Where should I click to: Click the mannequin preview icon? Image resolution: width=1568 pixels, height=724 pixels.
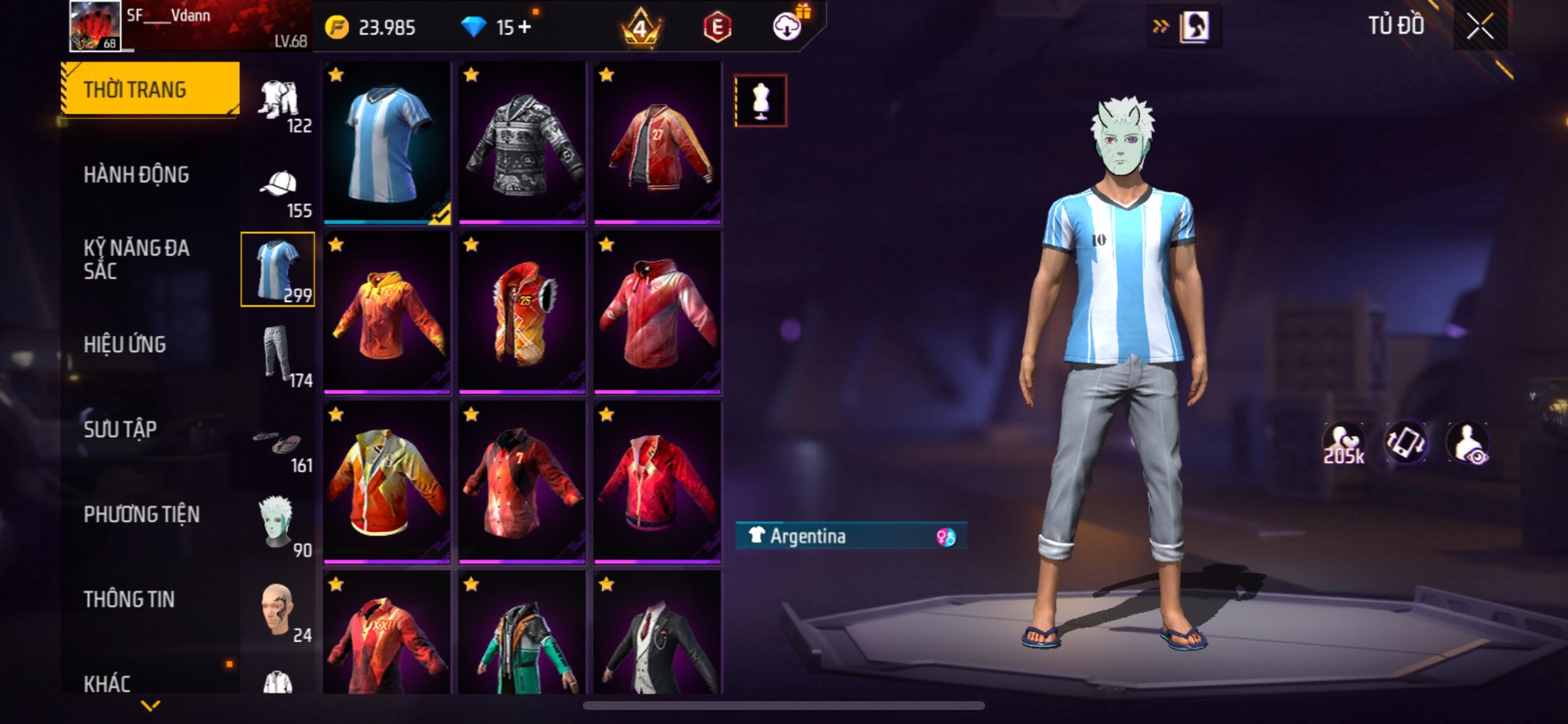[x=760, y=100]
